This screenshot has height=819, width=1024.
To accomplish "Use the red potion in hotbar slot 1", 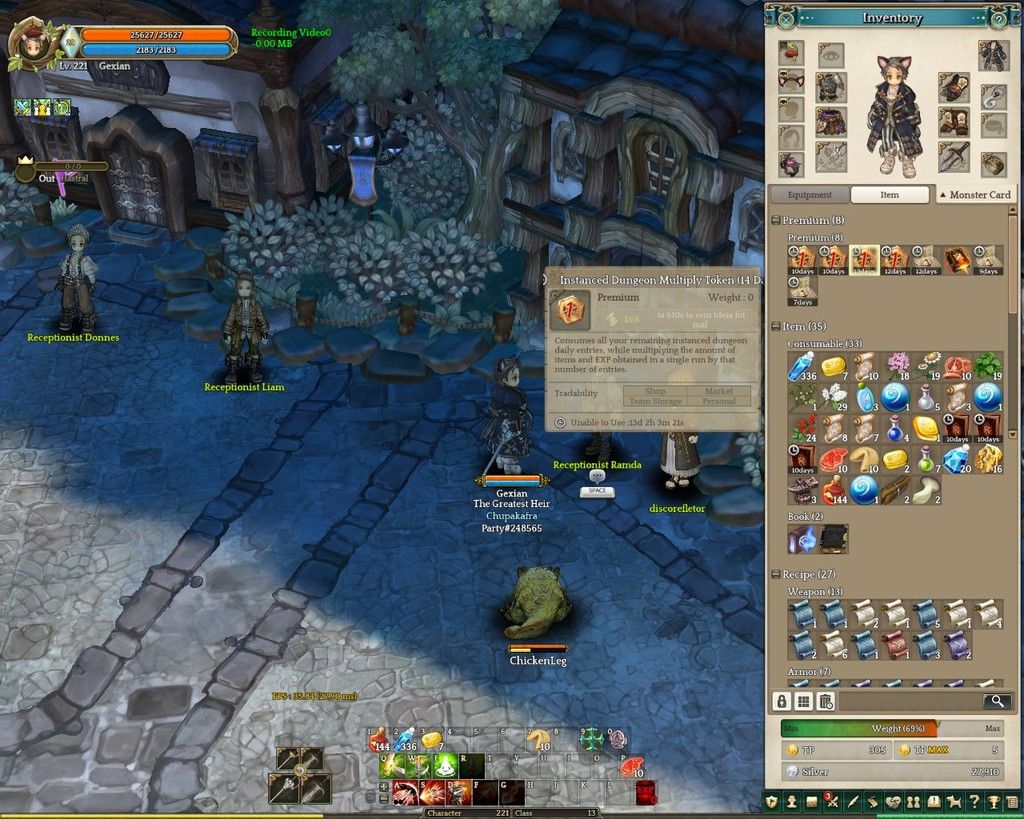I will tap(380, 741).
